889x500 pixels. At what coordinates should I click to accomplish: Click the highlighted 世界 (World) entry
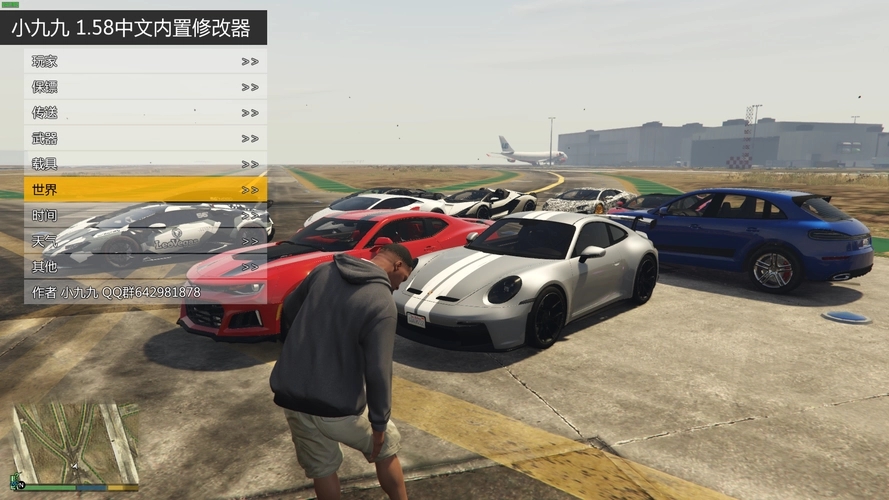(x=145, y=189)
